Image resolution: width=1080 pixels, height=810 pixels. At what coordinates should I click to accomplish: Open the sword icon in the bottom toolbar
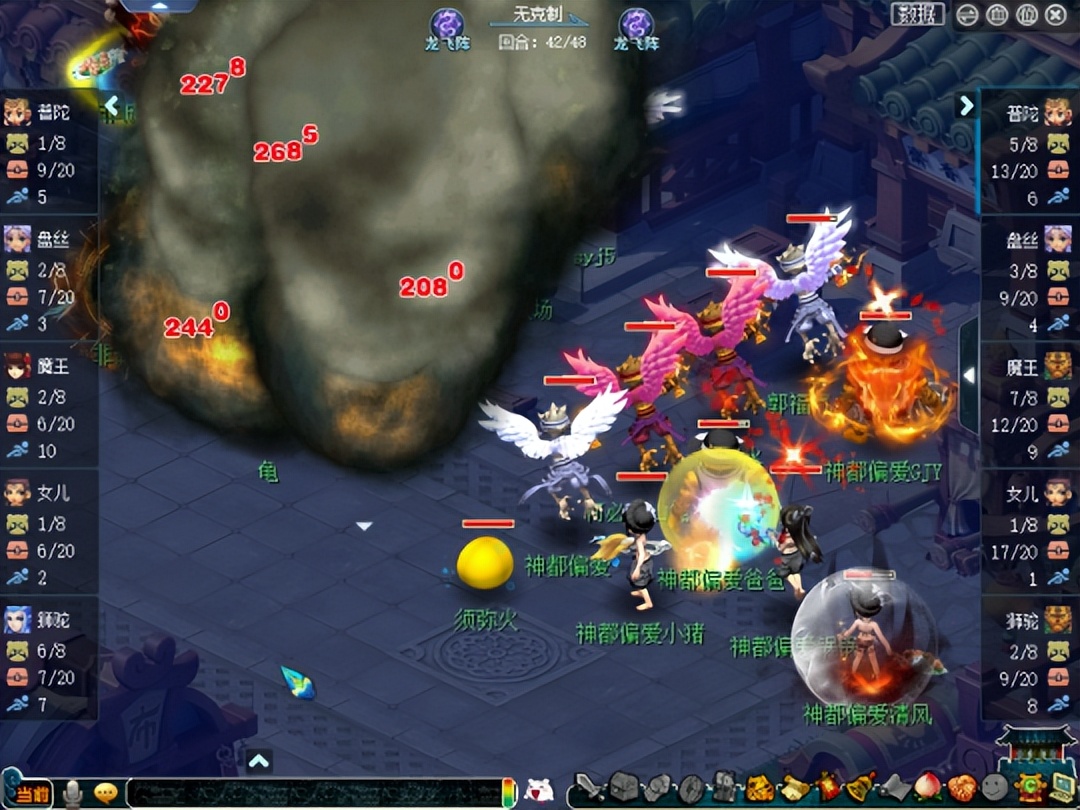pyautogui.click(x=592, y=789)
